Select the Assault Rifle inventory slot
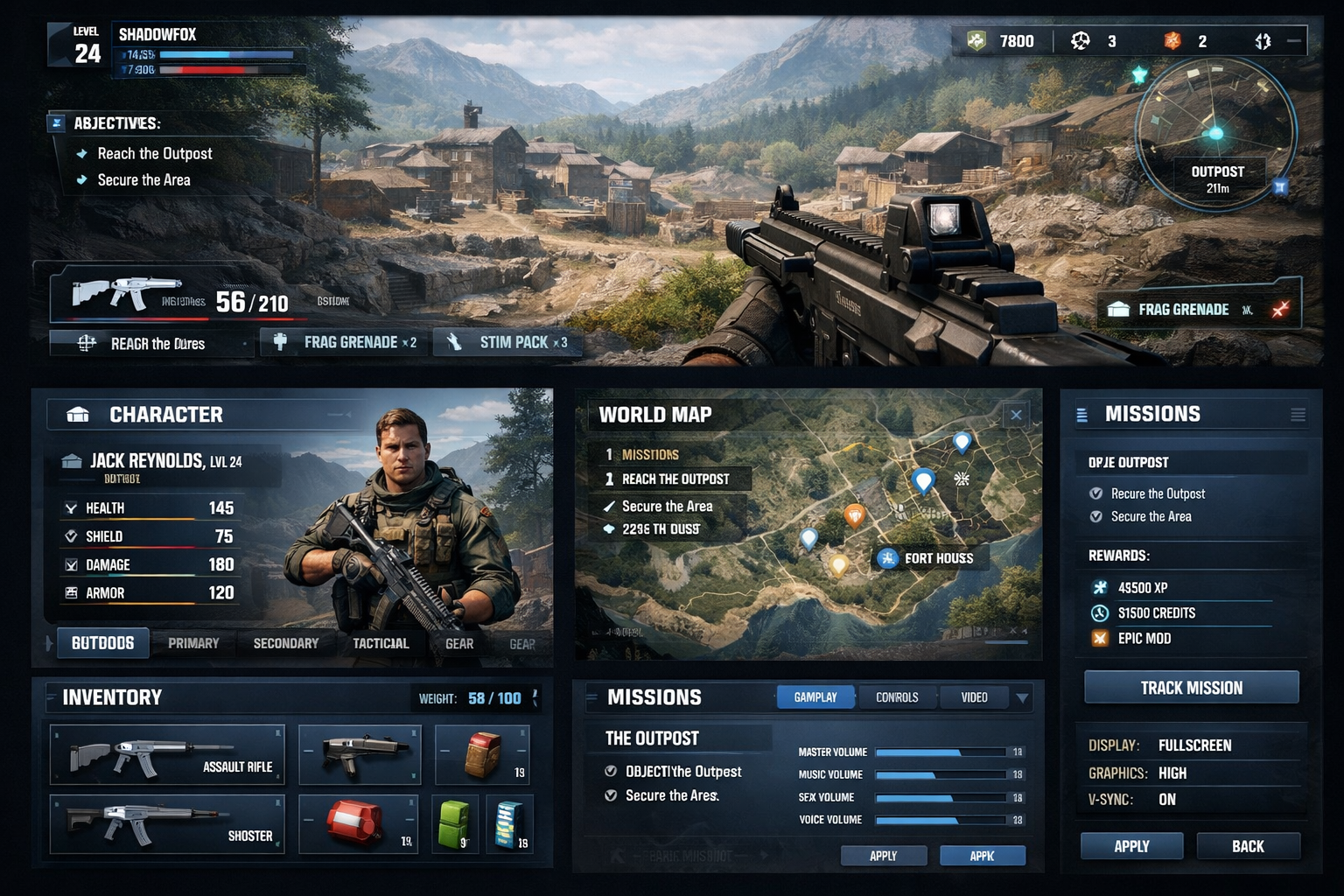1344x896 pixels. click(167, 754)
